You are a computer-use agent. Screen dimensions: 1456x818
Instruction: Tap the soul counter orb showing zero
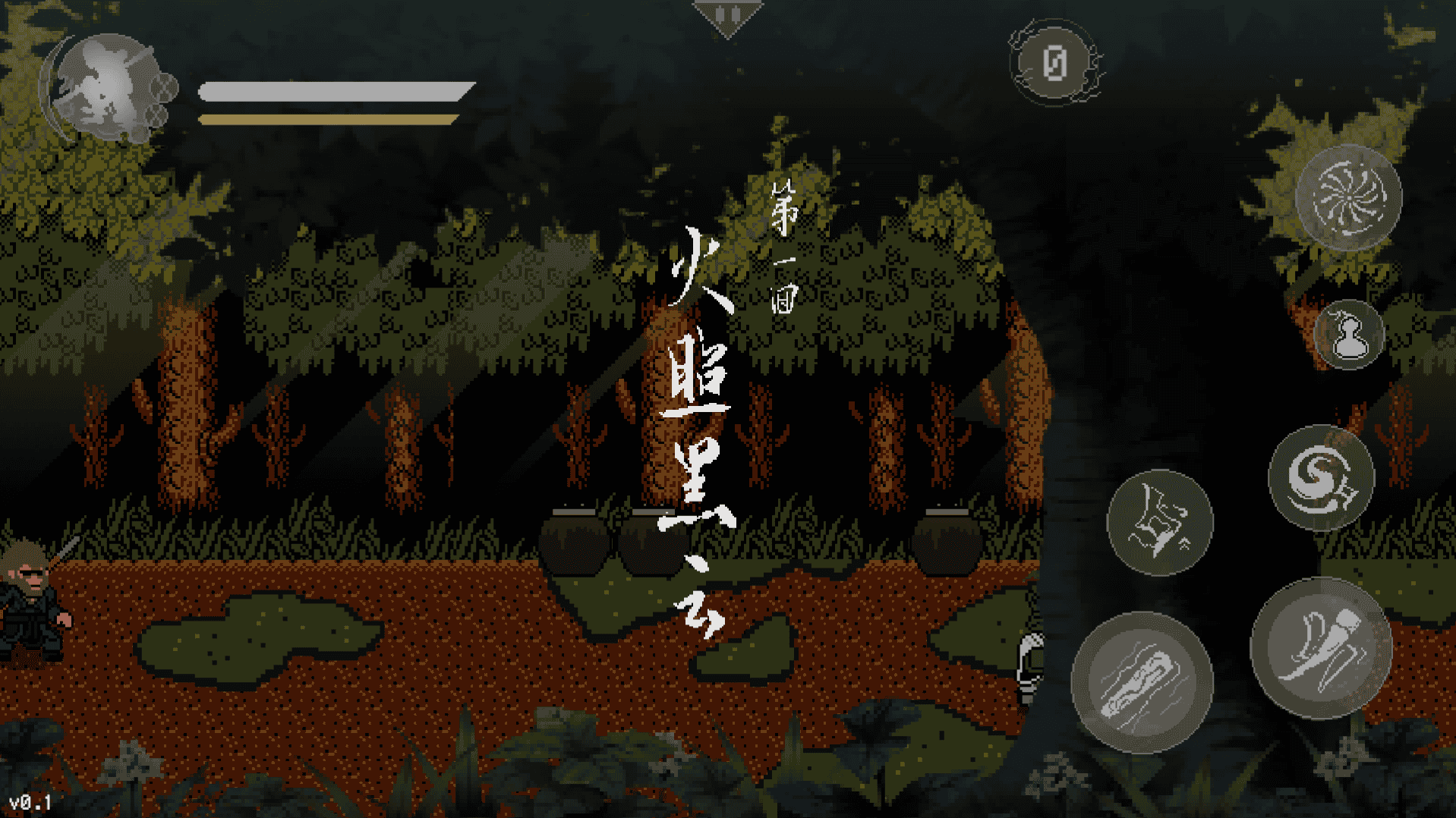(x=1055, y=64)
